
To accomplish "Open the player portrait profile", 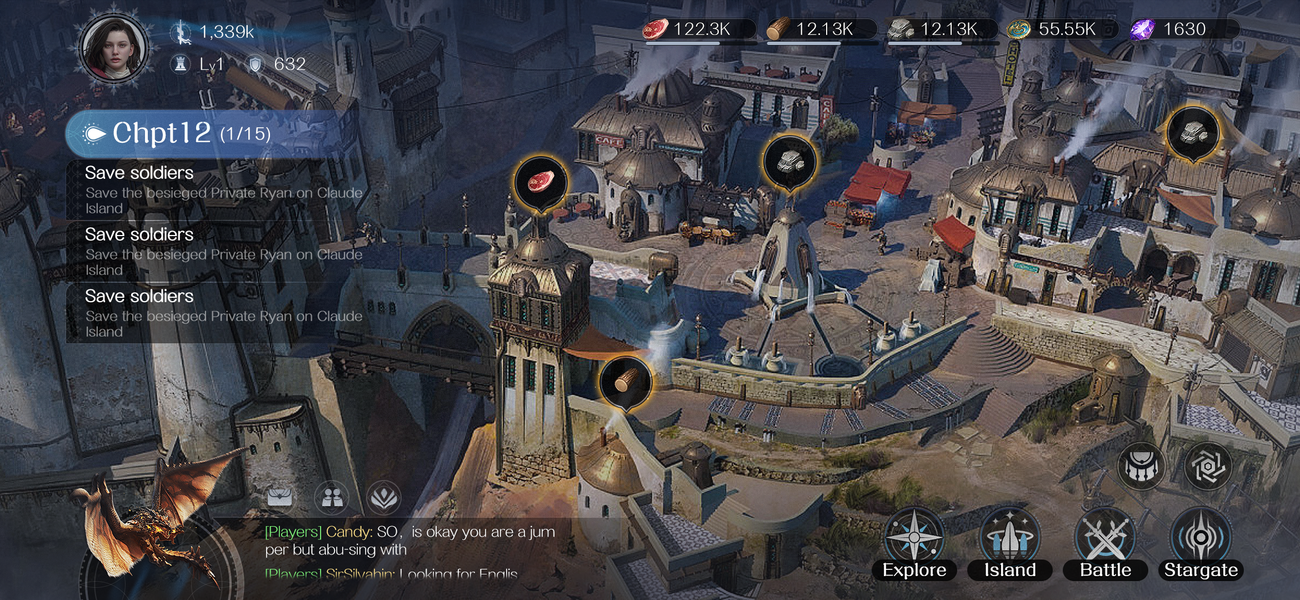I will pyautogui.click(x=115, y=46).
